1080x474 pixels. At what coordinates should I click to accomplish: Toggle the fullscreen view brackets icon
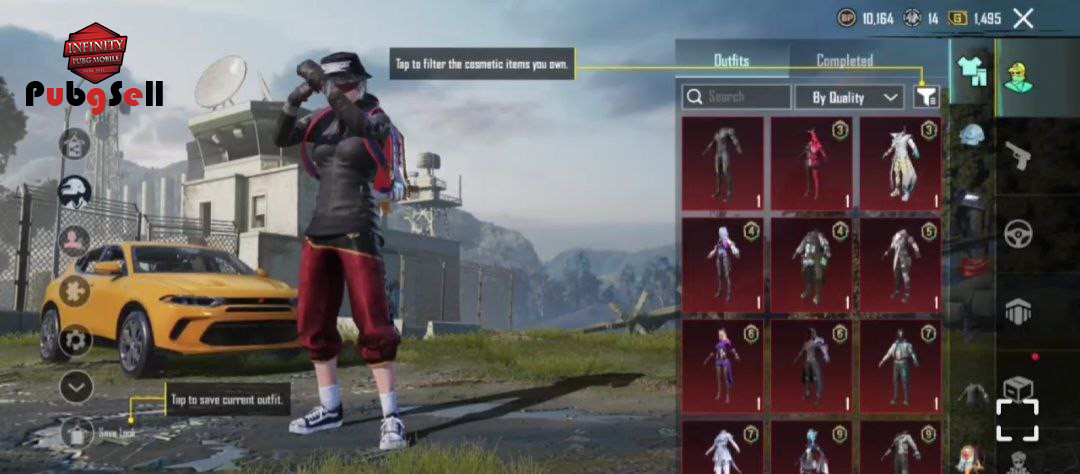(1017, 420)
